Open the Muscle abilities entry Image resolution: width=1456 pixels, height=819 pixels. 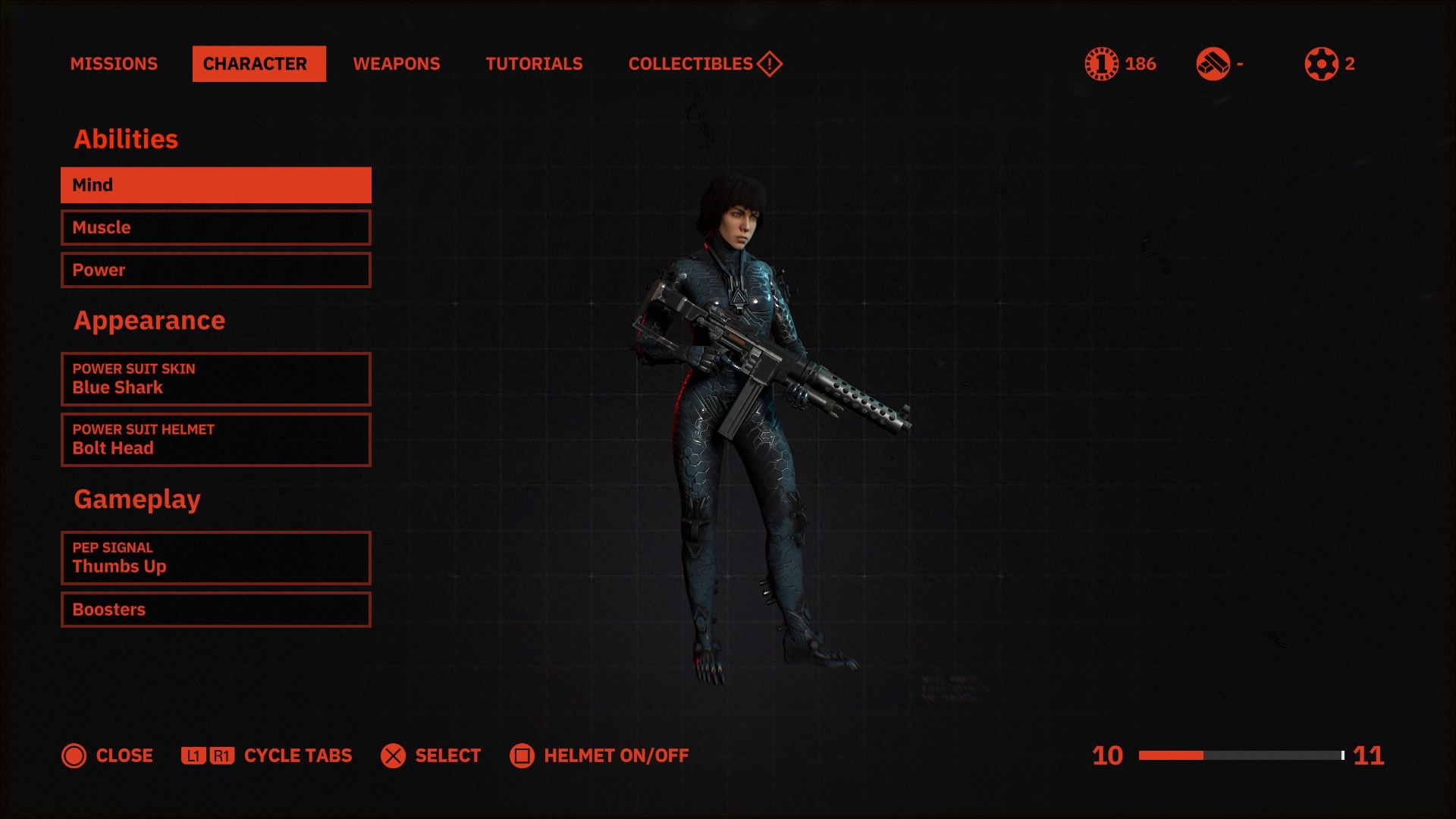tap(215, 227)
